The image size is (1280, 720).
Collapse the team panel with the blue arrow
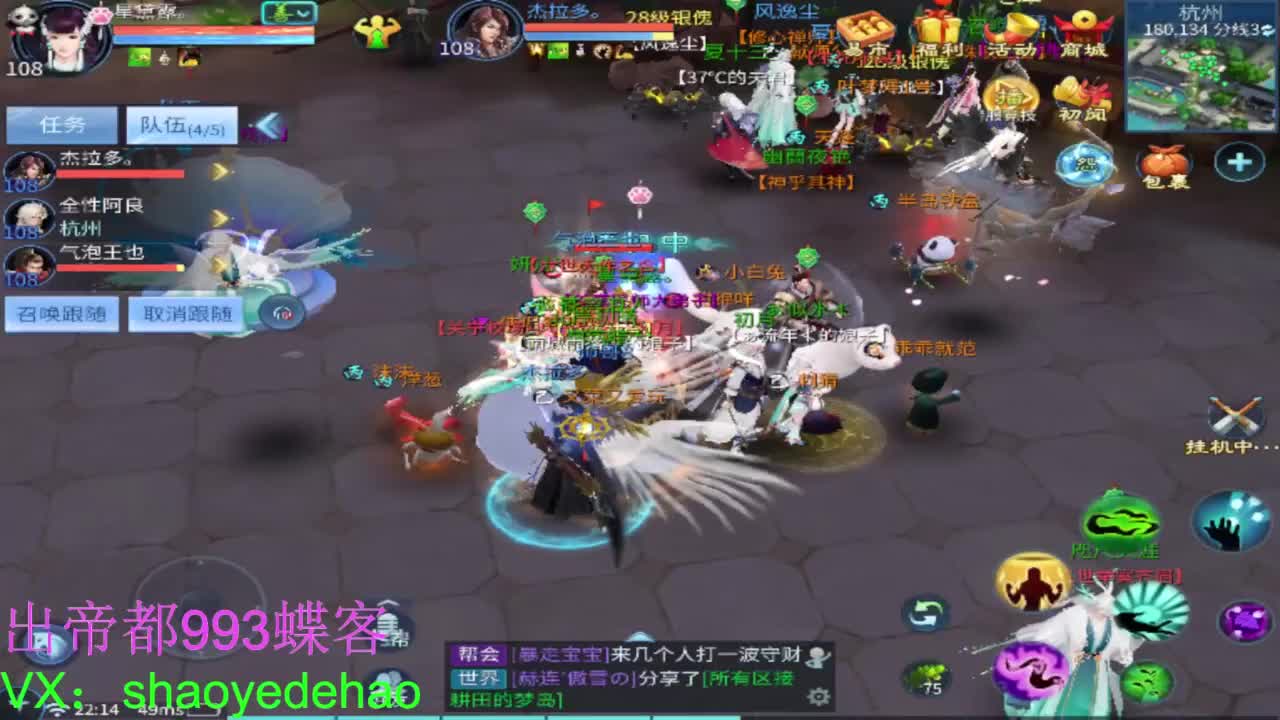coord(270,124)
